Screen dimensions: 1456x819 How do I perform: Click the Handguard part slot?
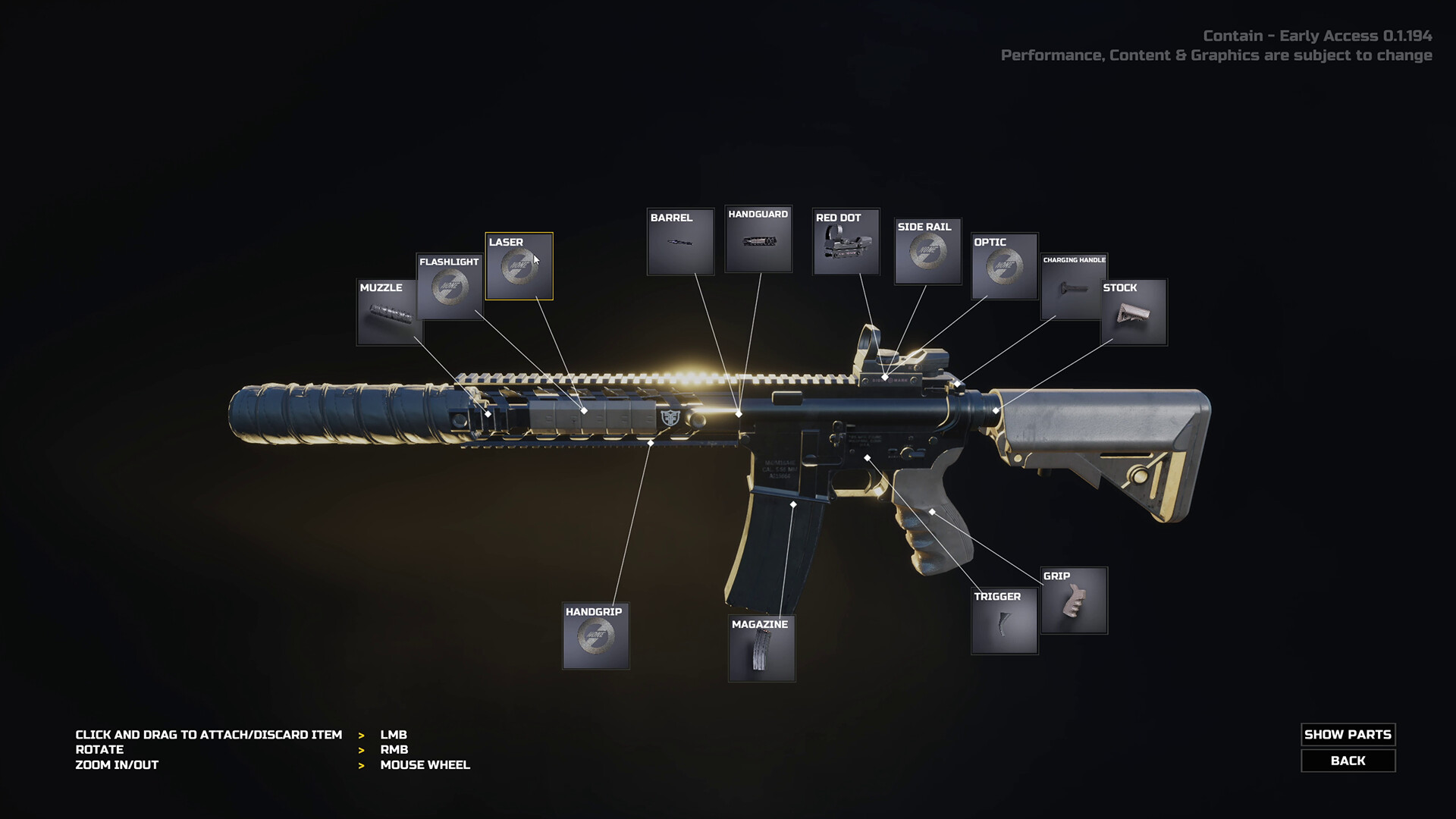pos(758,240)
